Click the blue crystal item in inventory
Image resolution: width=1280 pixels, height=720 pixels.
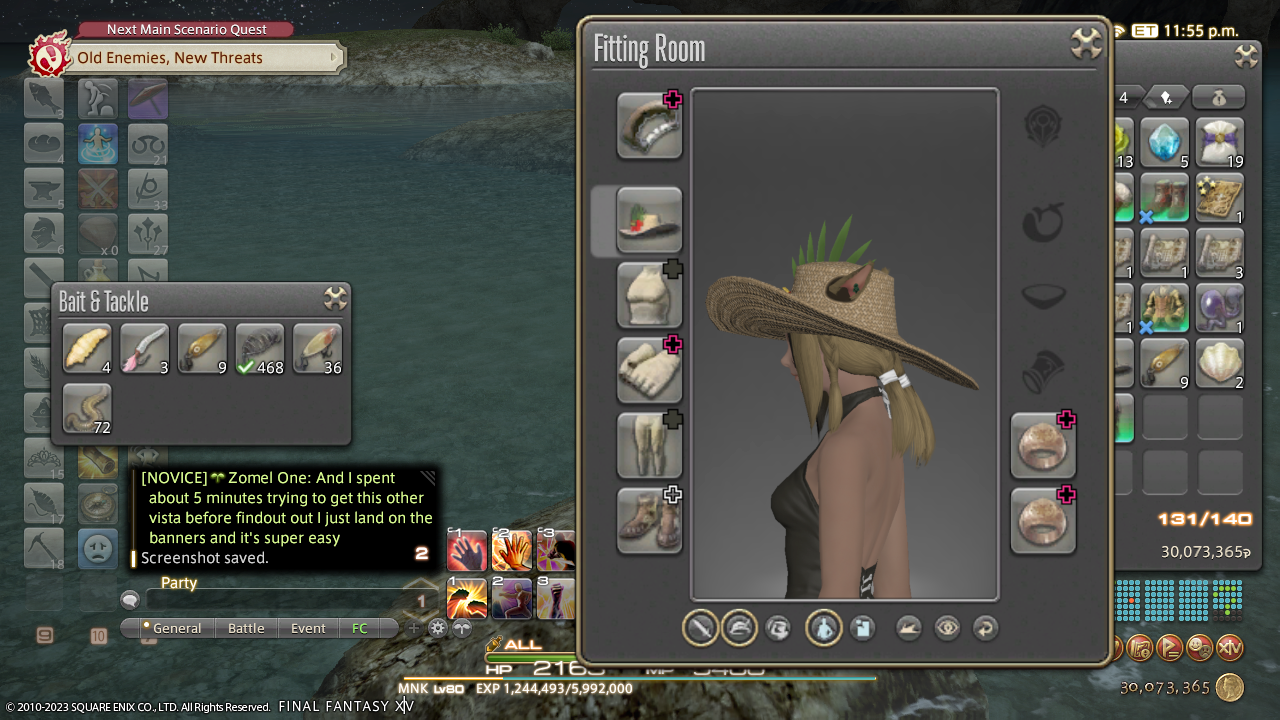[1164, 143]
